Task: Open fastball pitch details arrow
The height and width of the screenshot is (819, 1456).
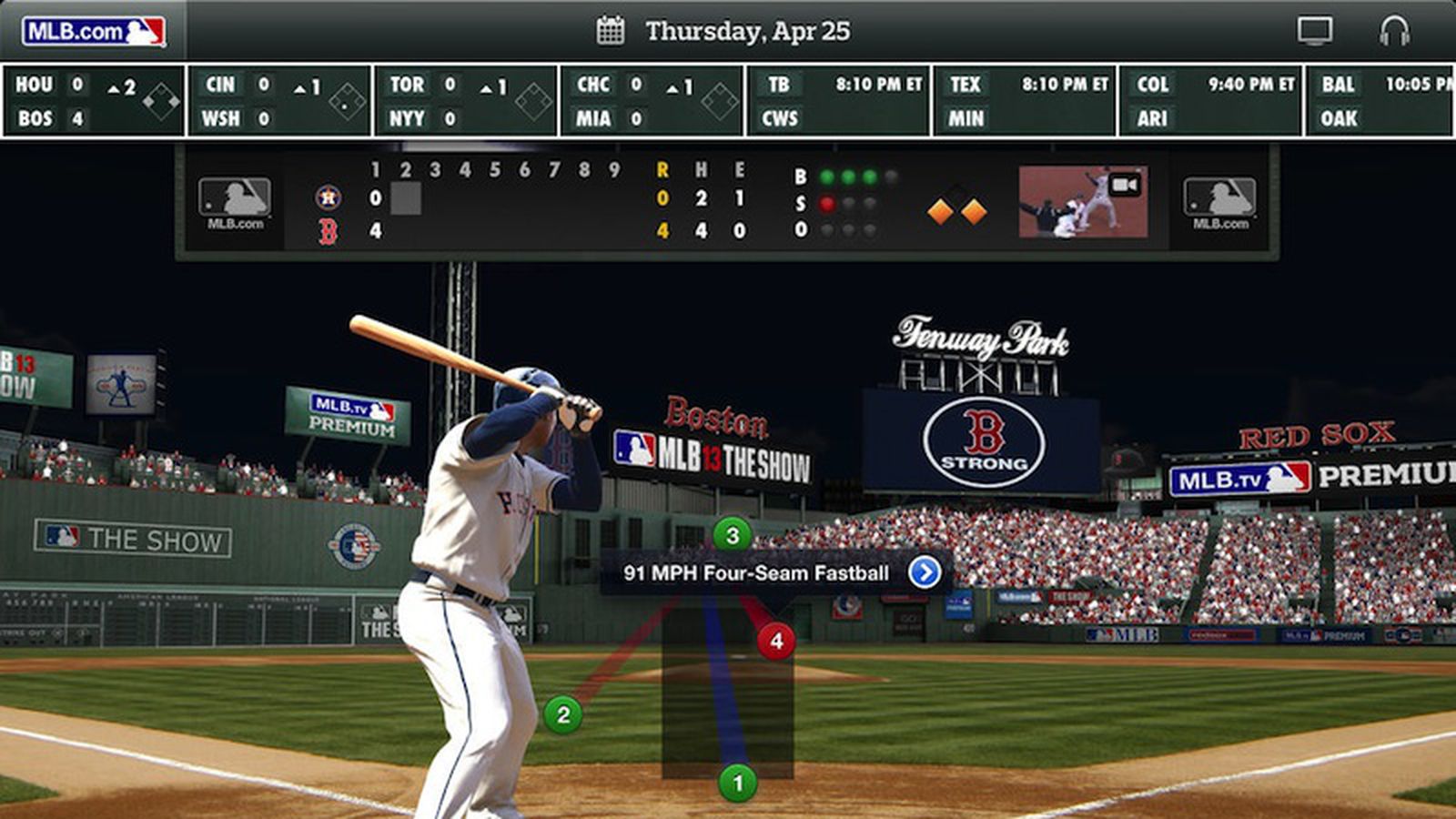Action: pyautogui.click(x=925, y=572)
